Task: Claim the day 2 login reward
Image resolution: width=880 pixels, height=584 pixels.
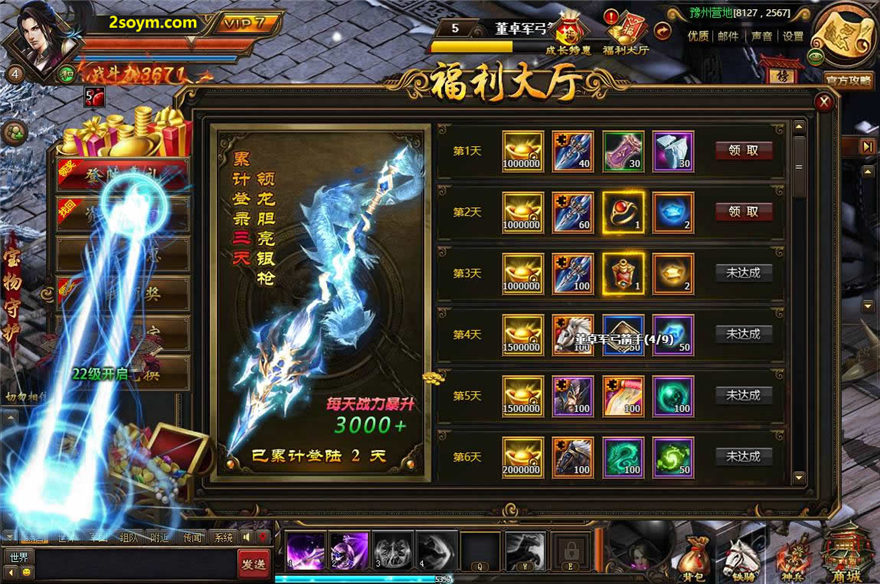Action: tap(743, 212)
